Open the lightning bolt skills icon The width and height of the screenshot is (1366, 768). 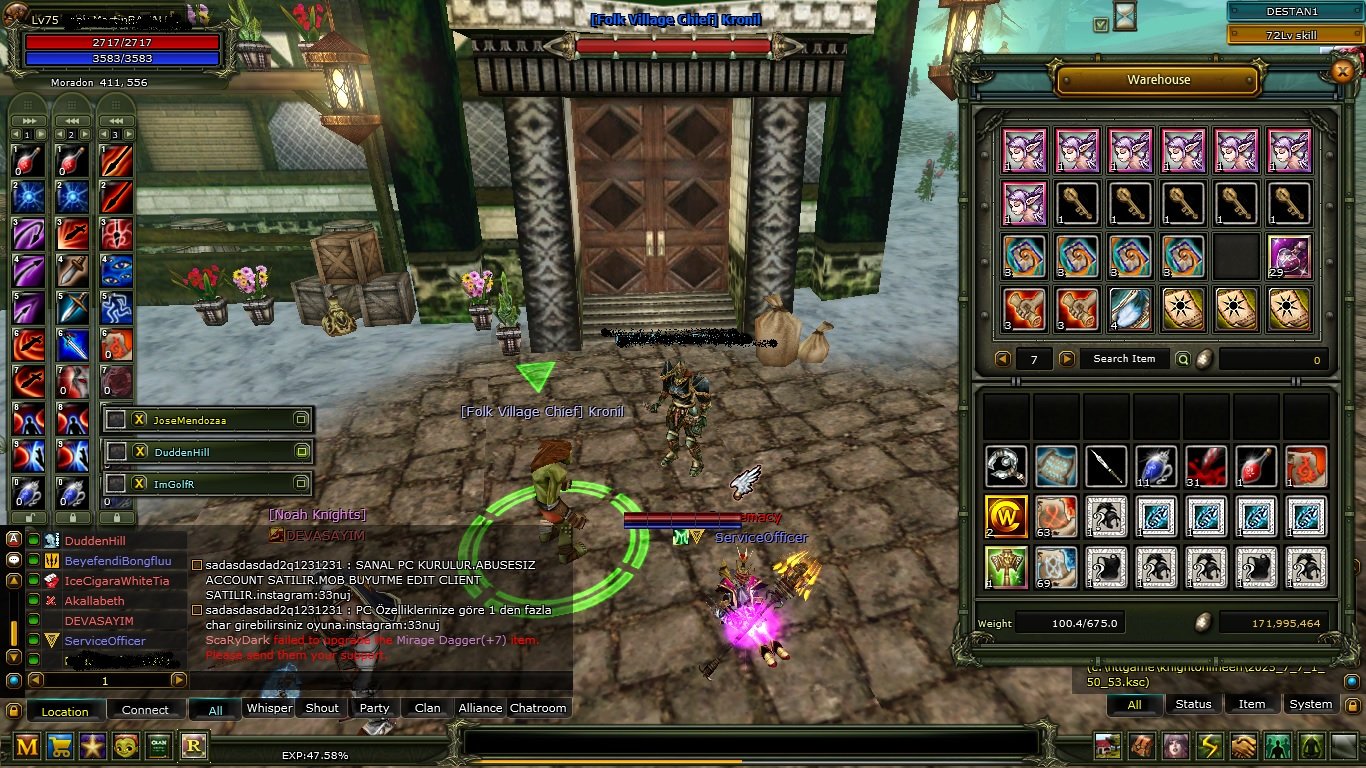pyautogui.click(x=1210, y=746)
